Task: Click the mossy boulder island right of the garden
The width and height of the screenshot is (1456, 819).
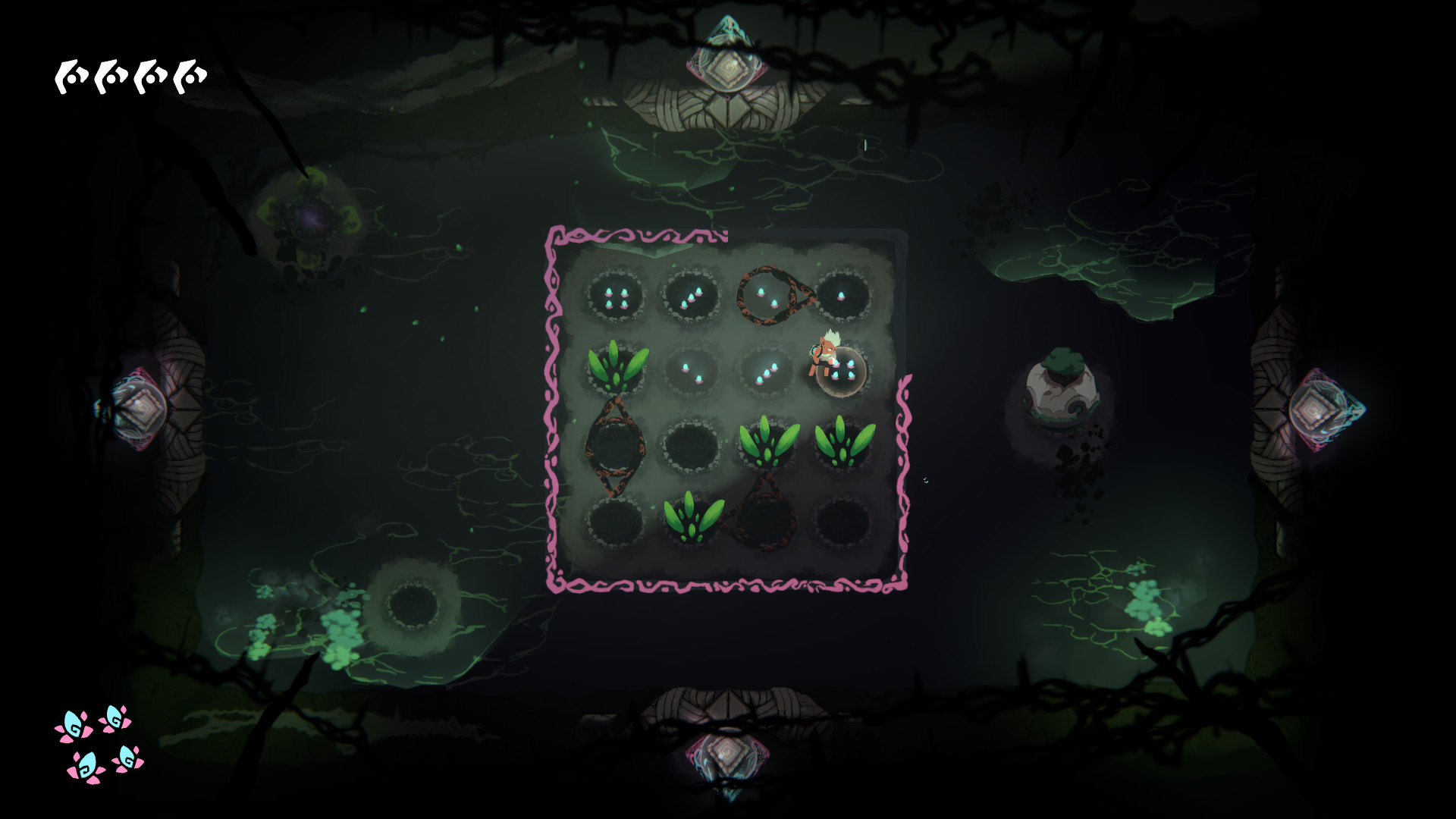Action: pyautogui.click(x=1062, y=391)
